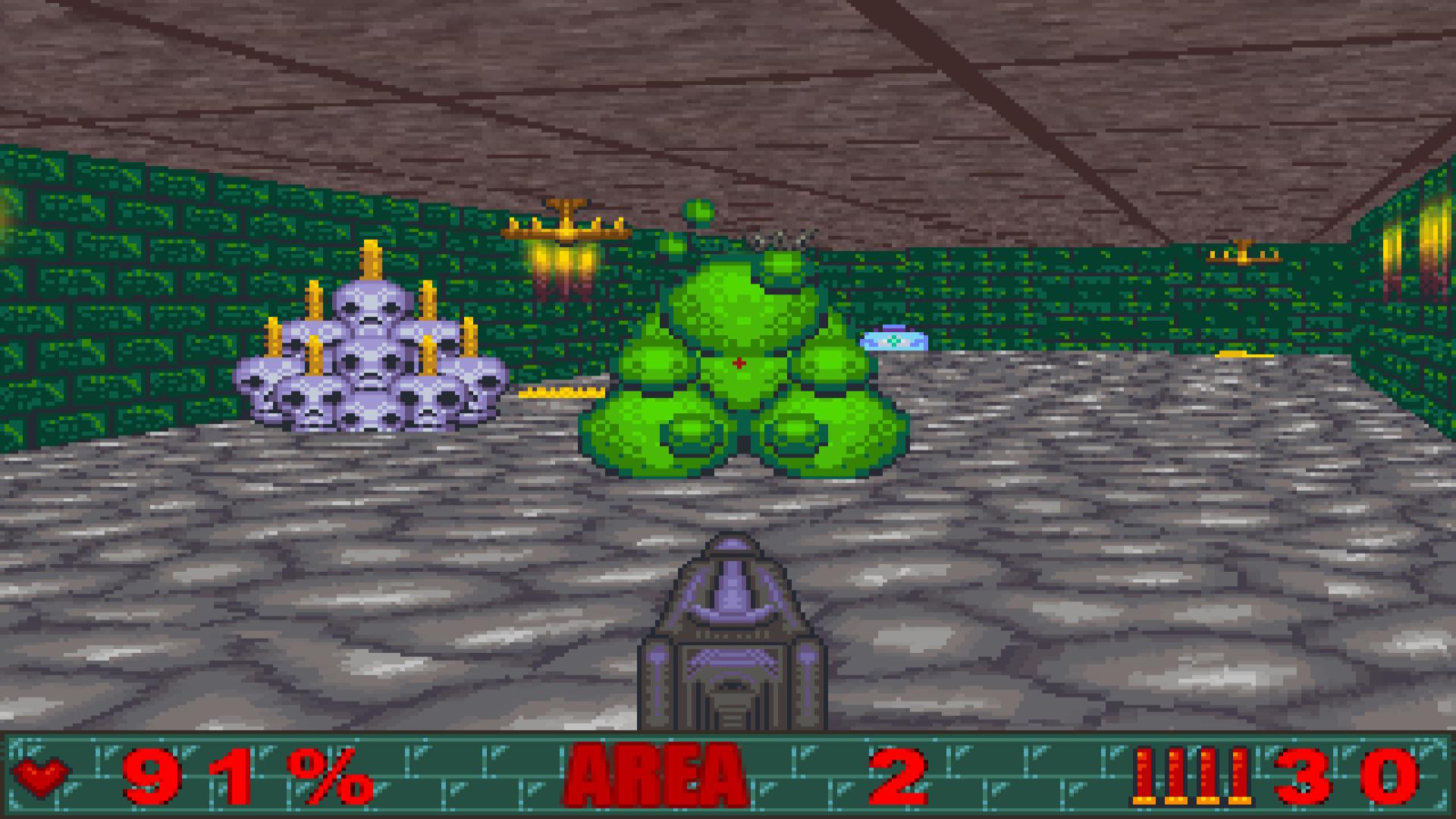This screenshot has height=819, width=1456.
Task: Click the small floating green blob above the slime
Action: 698,210
